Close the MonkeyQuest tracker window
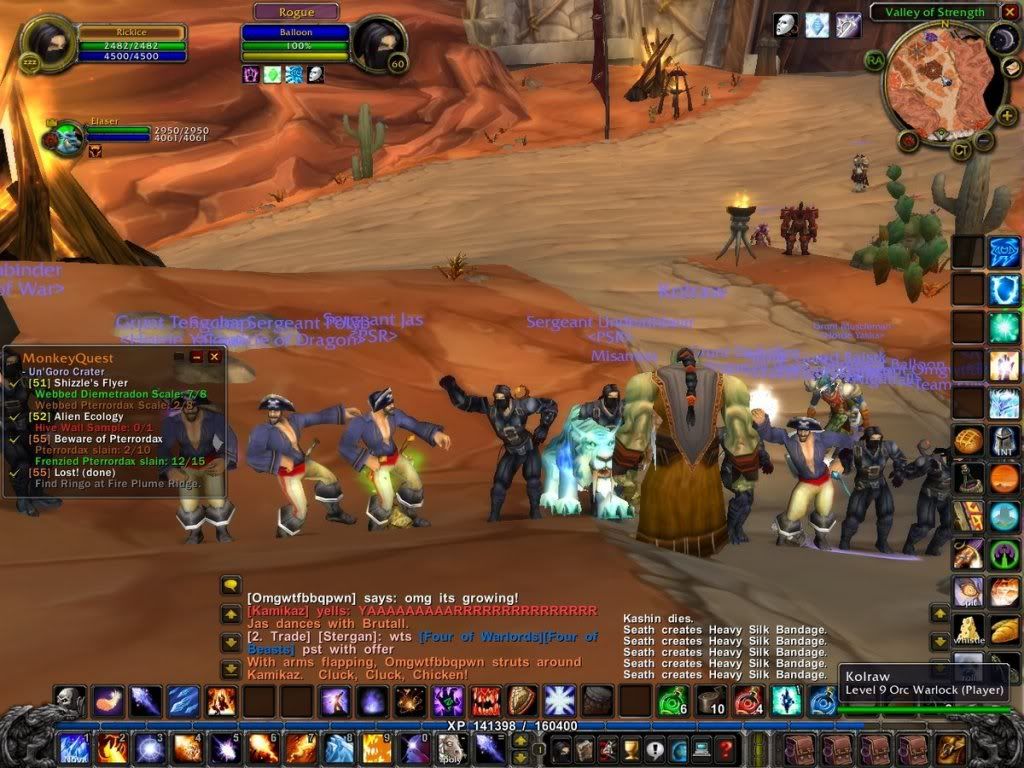The image size is (1024, 768). (214, 357)
